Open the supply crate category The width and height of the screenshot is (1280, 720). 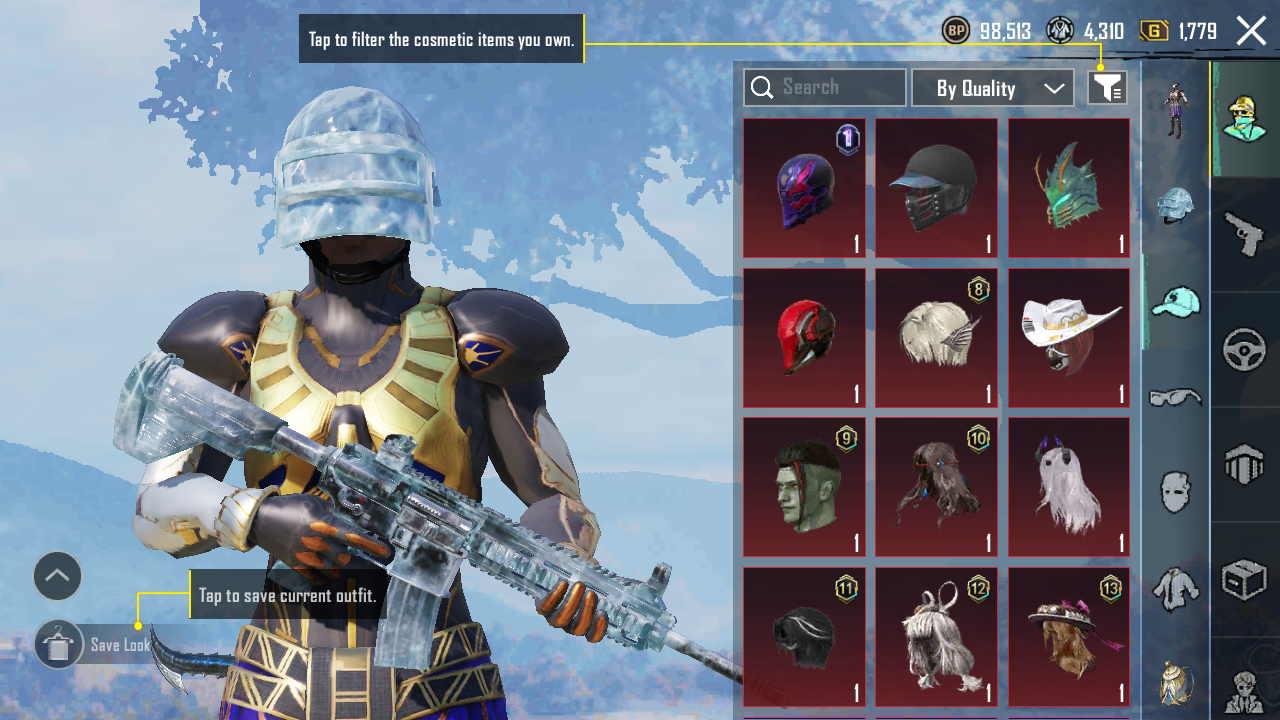click(1244, 579)
